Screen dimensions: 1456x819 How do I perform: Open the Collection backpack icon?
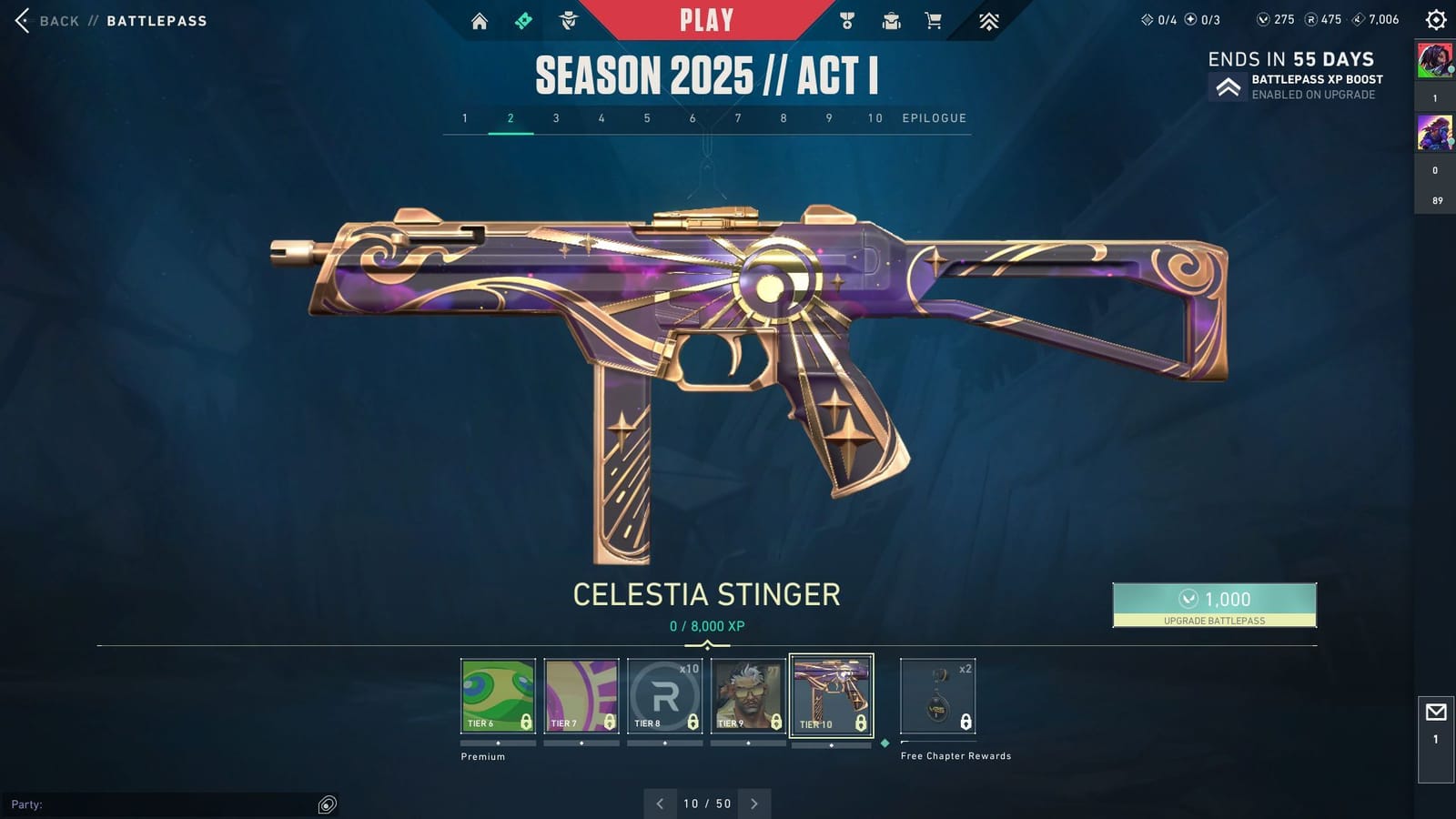click(889, 18)
